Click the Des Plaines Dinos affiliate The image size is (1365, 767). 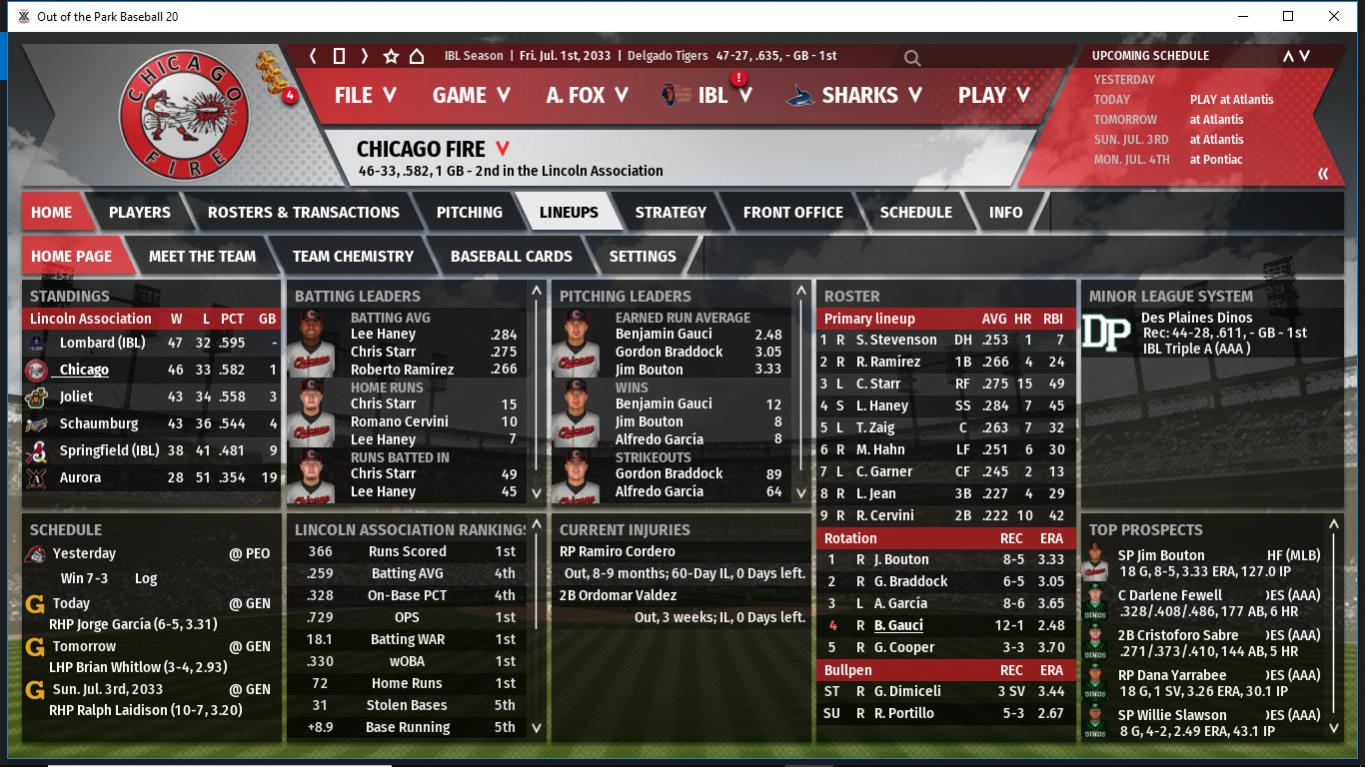[1196, 318]
